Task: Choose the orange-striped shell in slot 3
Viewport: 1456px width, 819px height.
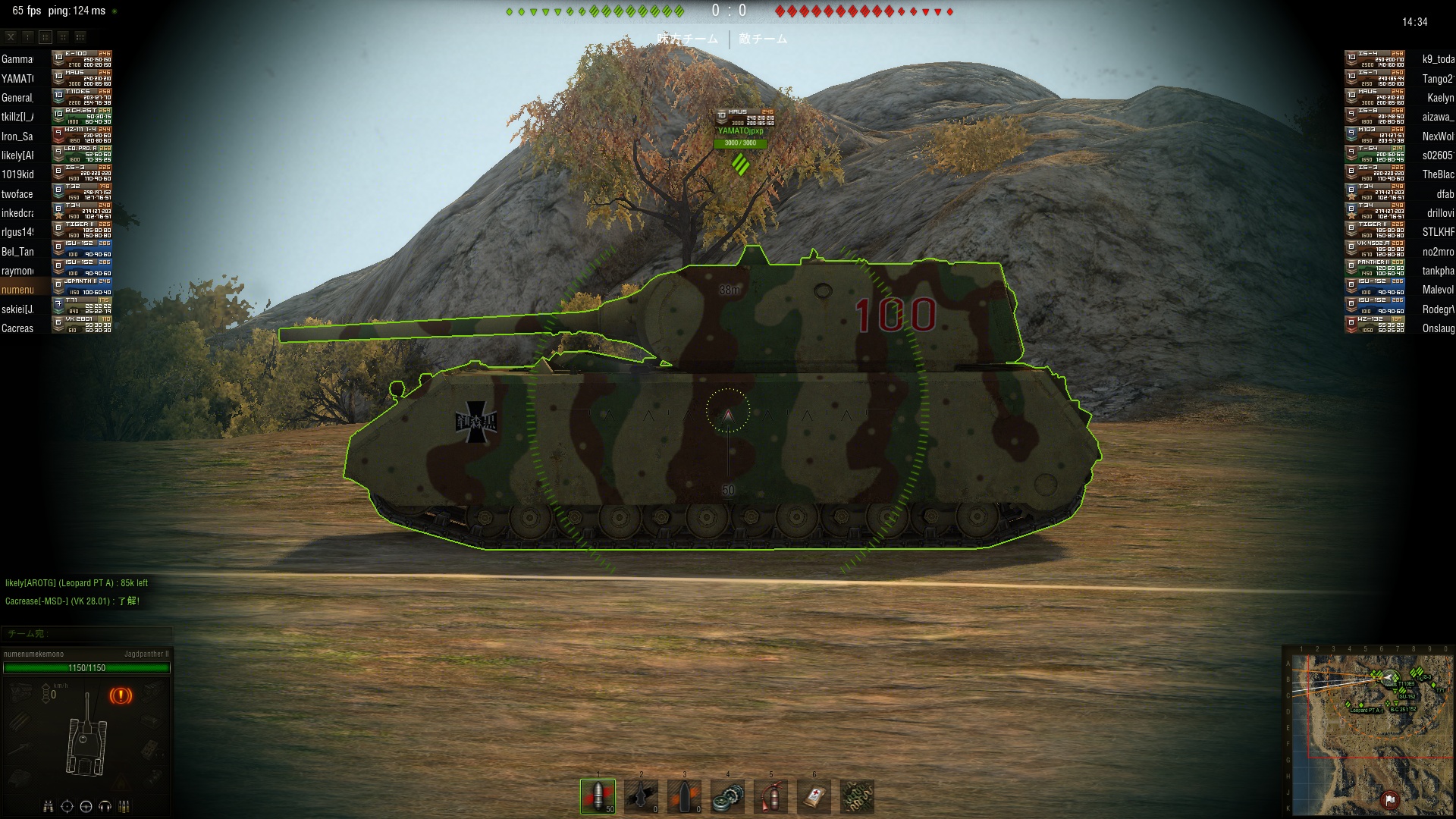Action: (x=684, y=796)
